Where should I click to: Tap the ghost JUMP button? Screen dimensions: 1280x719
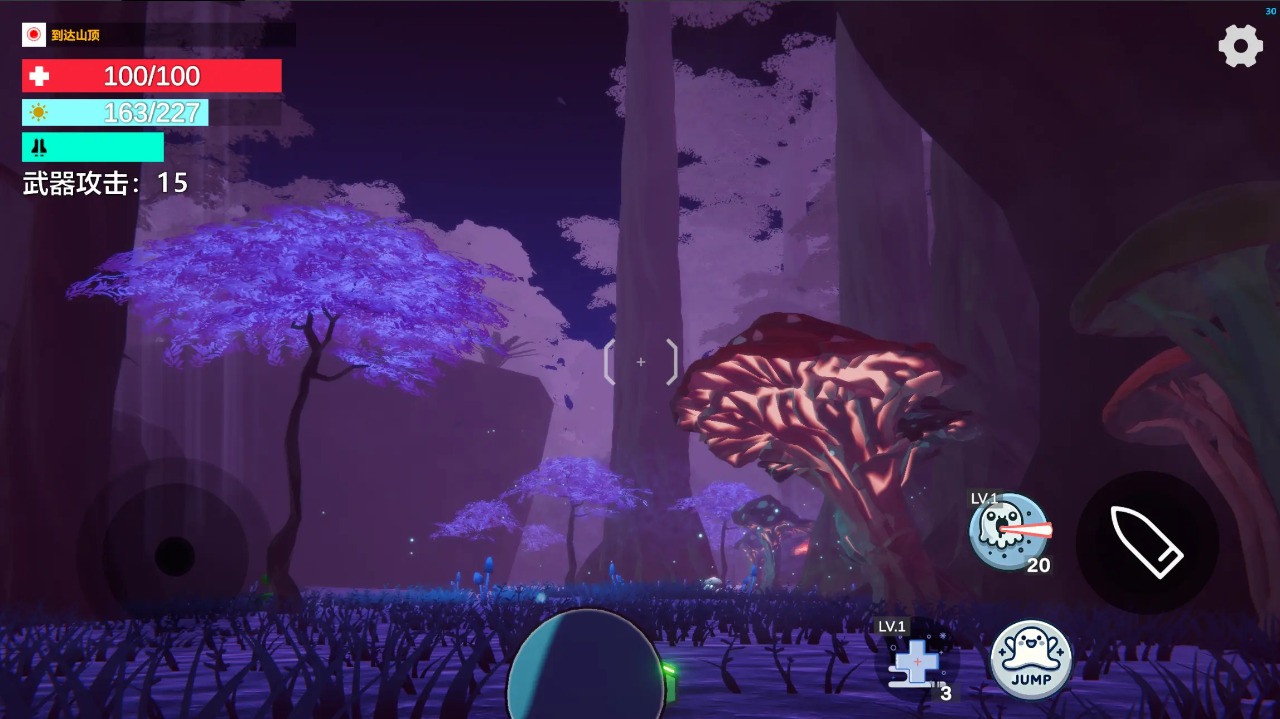point(1031,660)
